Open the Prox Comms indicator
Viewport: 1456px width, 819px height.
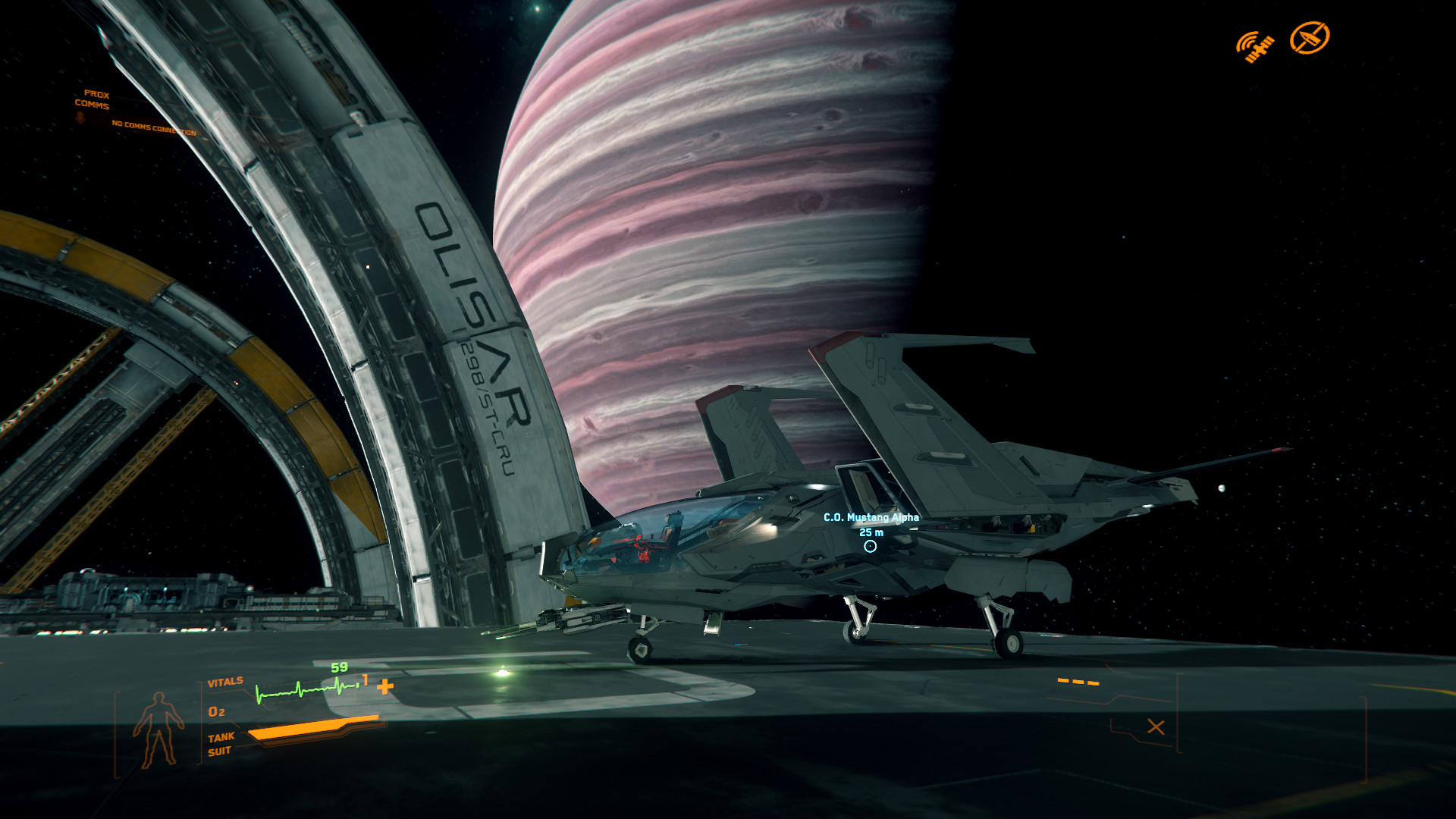click(x=93, y=100)
